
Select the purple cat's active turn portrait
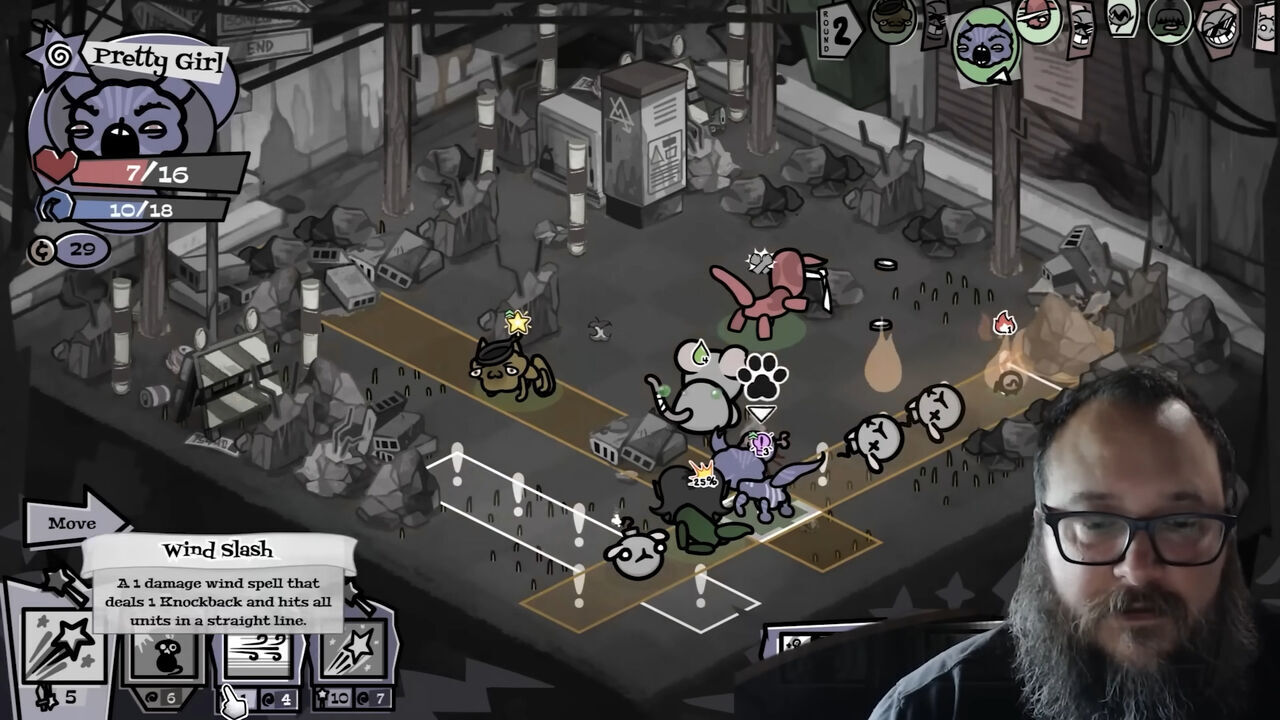pos(984,43)
